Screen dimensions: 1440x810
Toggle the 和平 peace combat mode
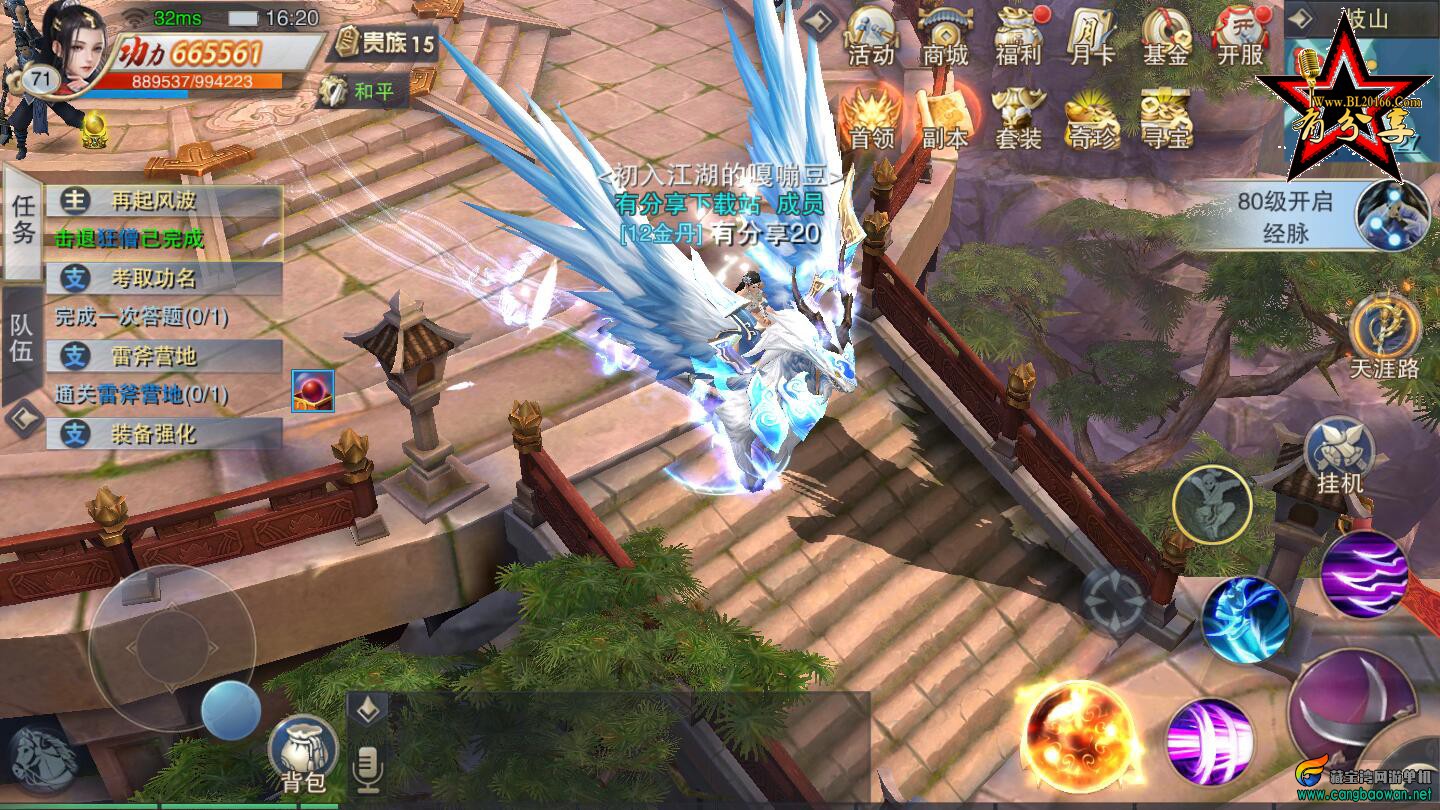(360, 93)
